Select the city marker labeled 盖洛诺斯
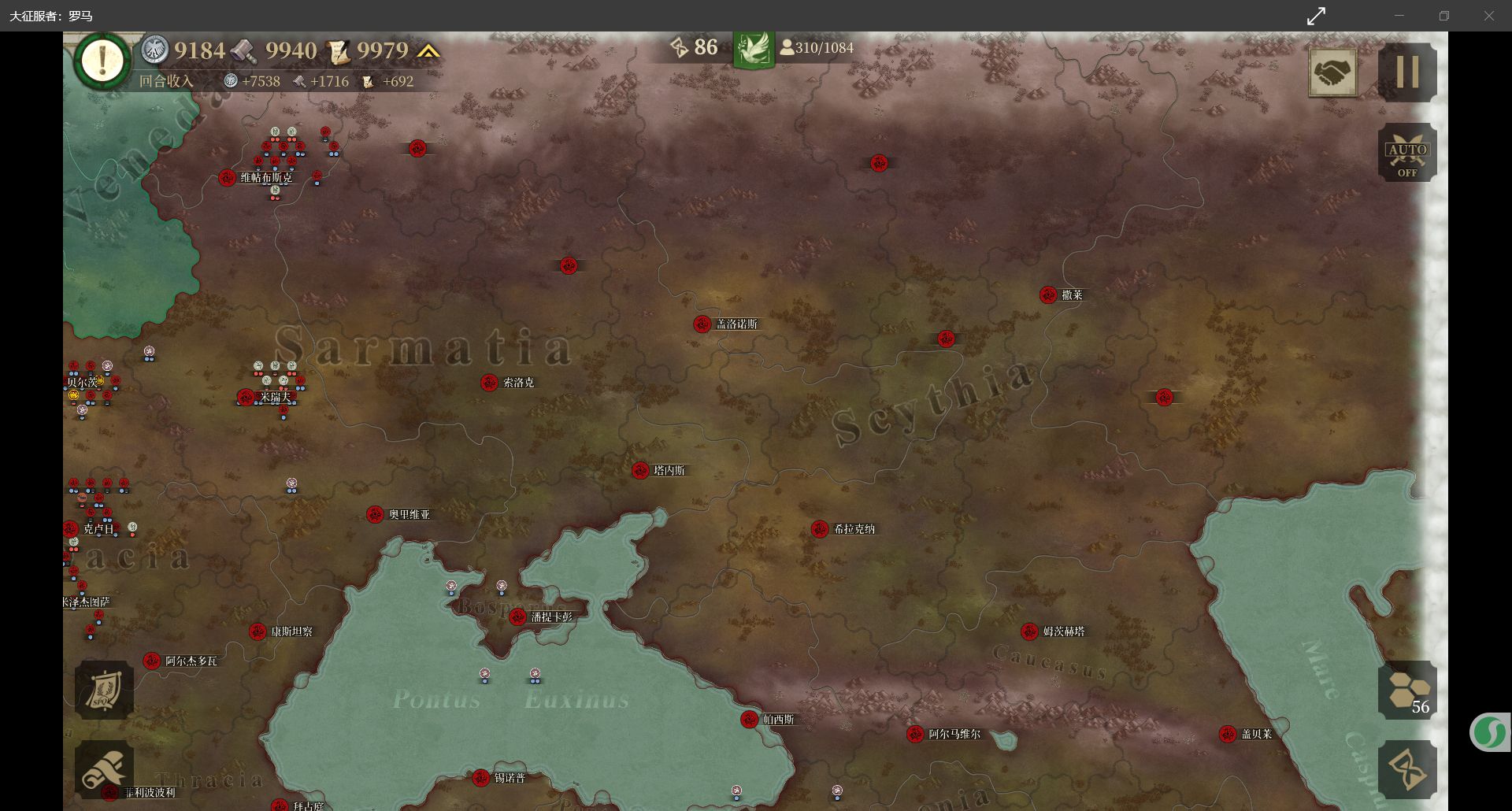Screen dimensions: 1512x811 coord(702,324)
